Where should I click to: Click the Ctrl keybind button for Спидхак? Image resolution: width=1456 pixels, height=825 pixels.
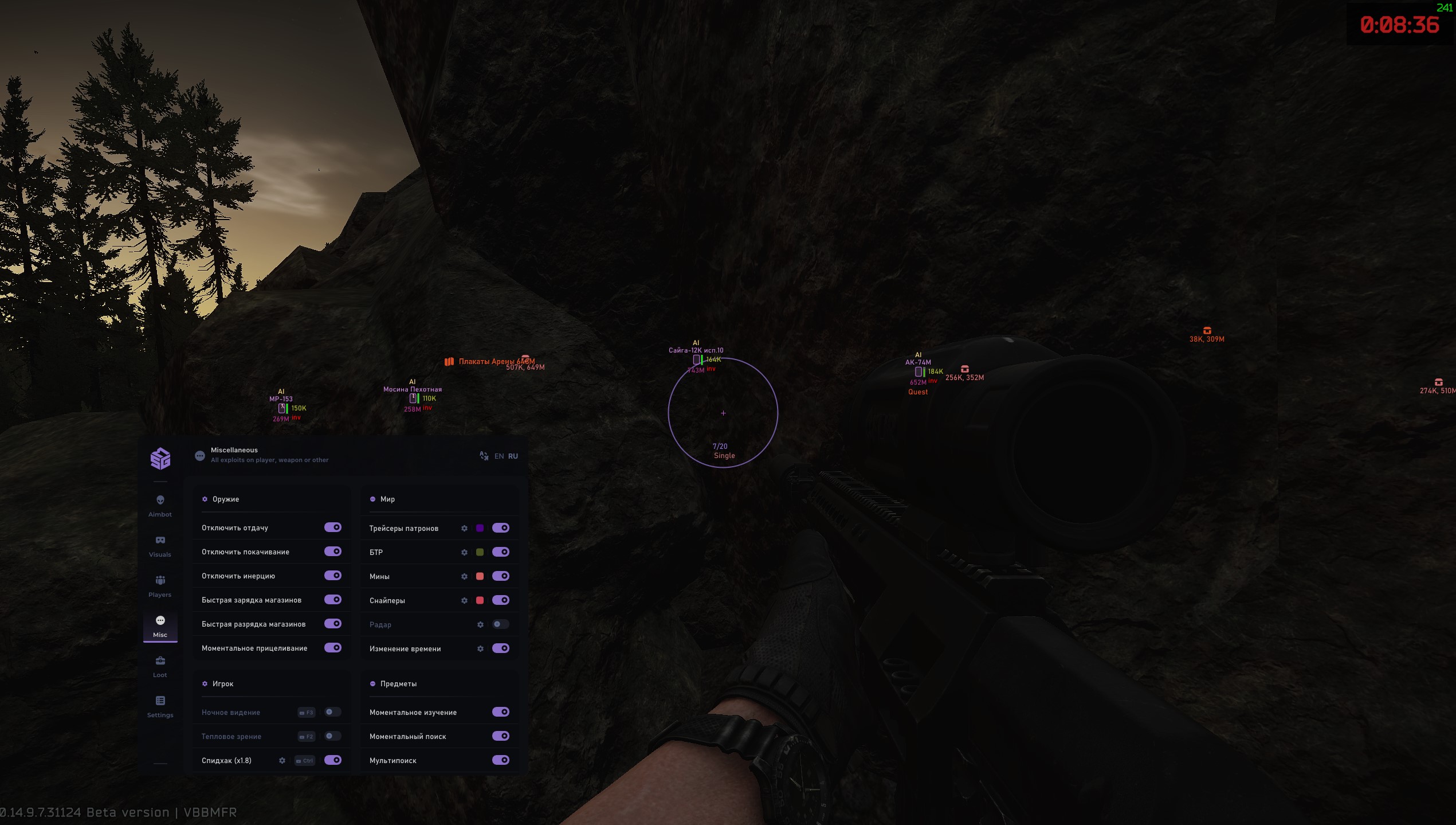click(305, 760)
